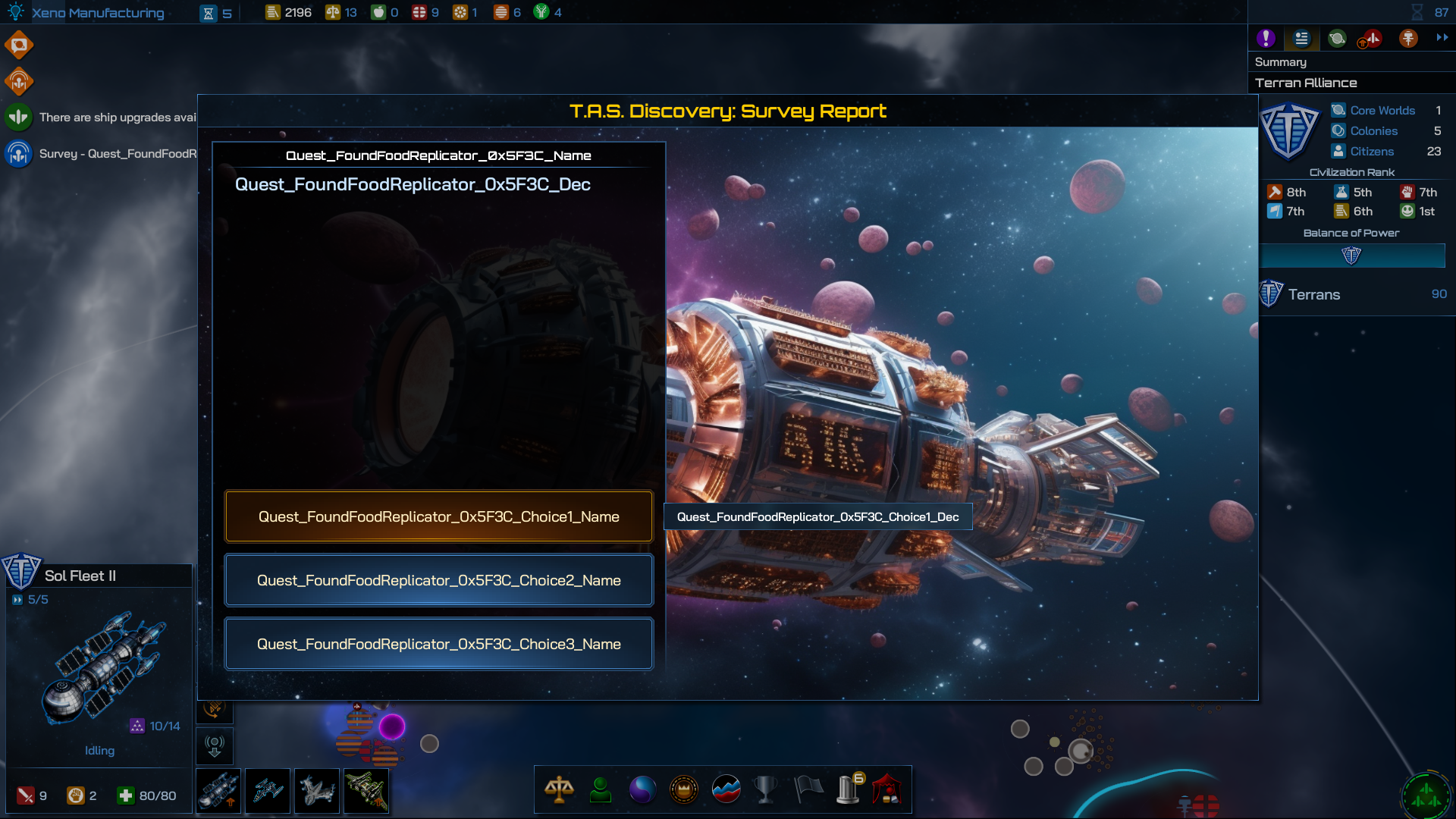Image resolution: width=1456 pixels, height=819 pixels.
Task: Open the green person silhouette icon
Action: pyautogui.click(x=601, y=789)
